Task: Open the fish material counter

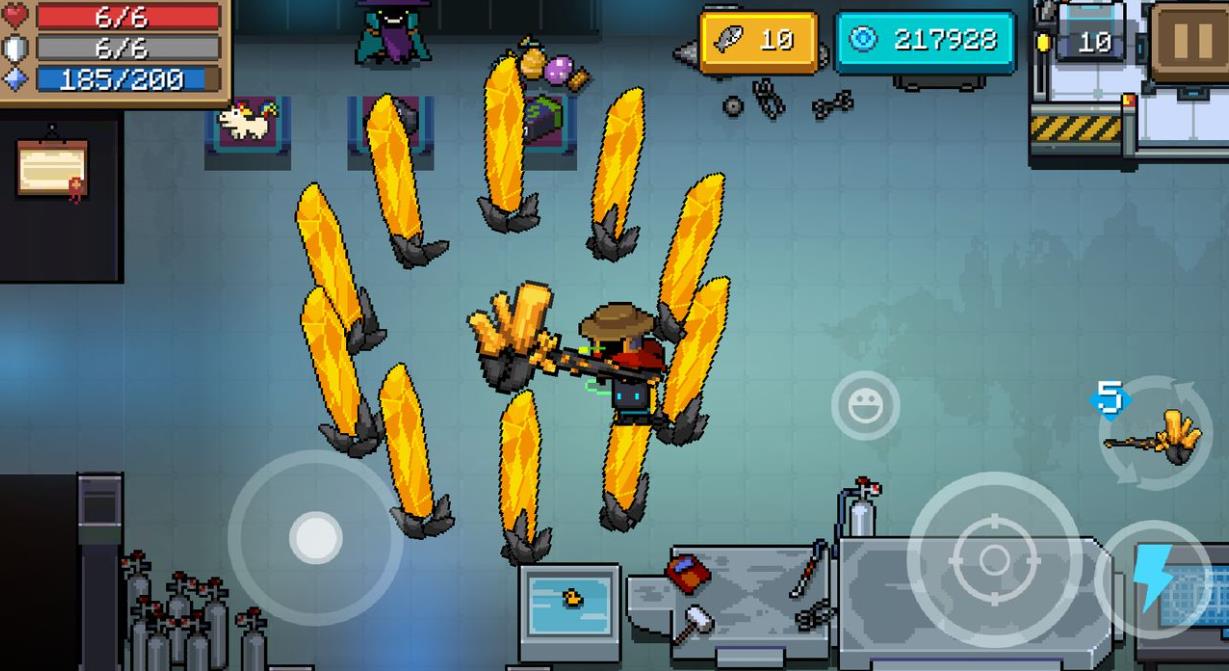Action: point(758,41)
